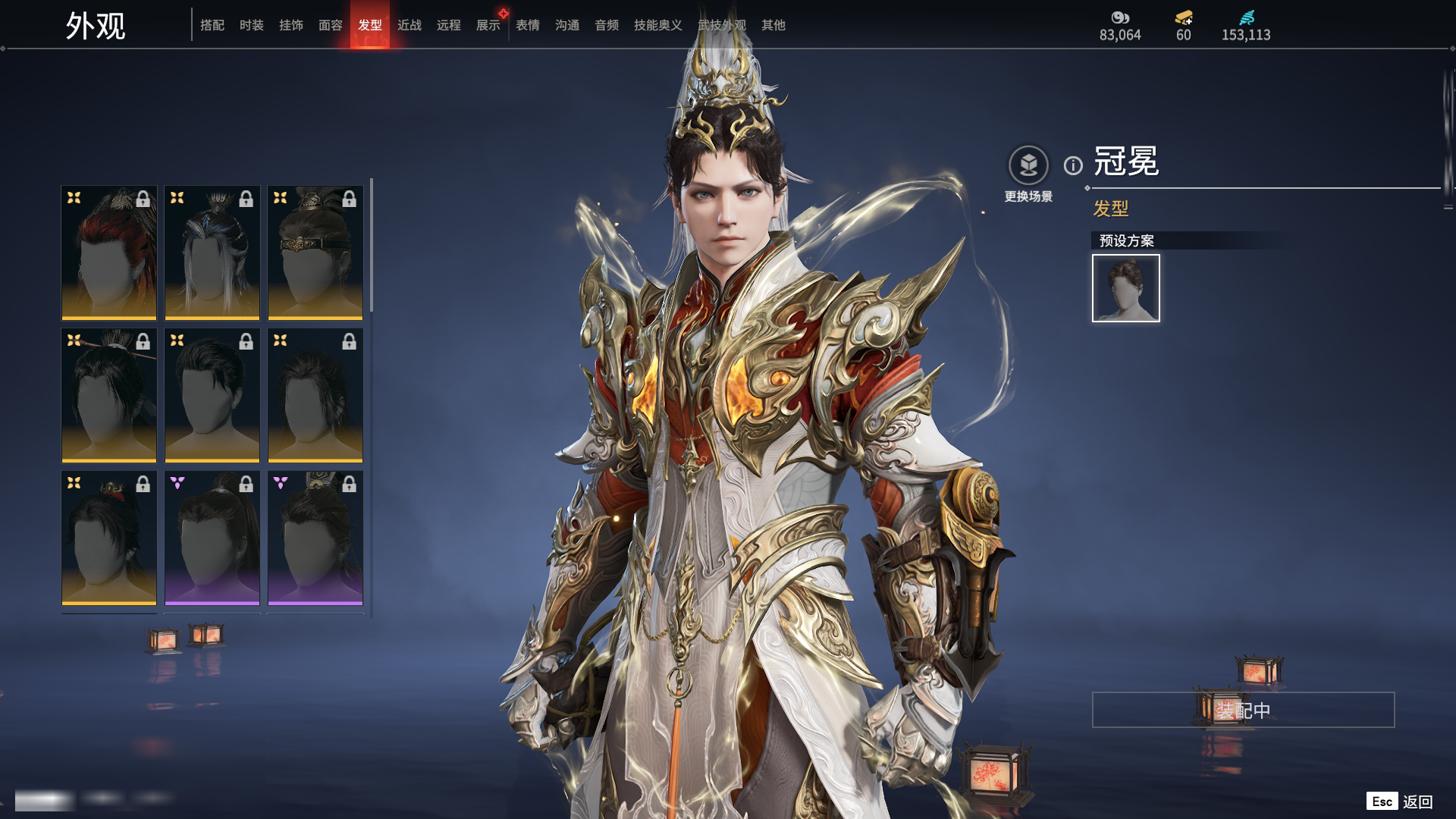
Task: Choose the red ponytail hairstyle
Action: click(109, 253)
